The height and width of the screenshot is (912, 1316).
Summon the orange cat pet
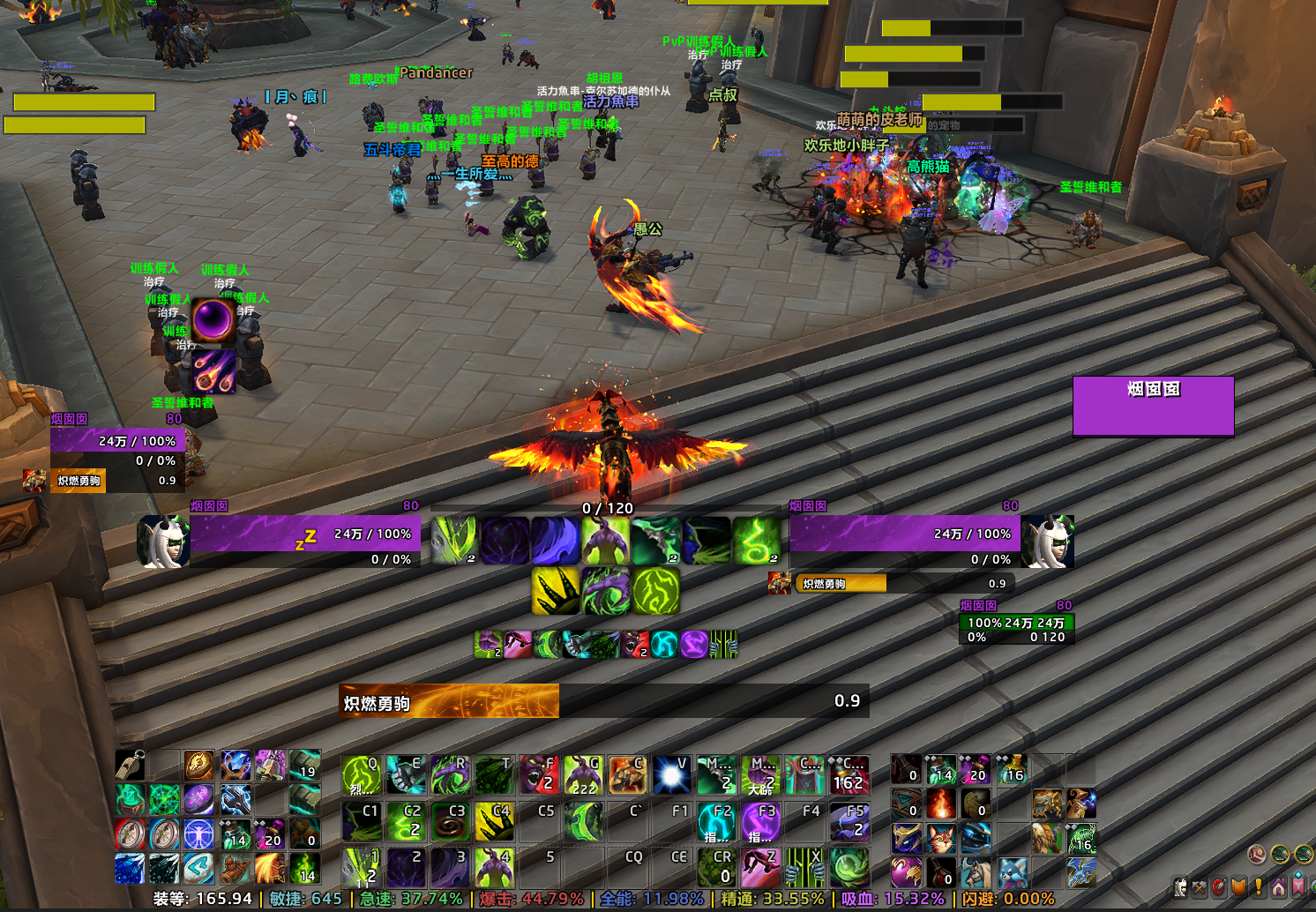(940, 838)
